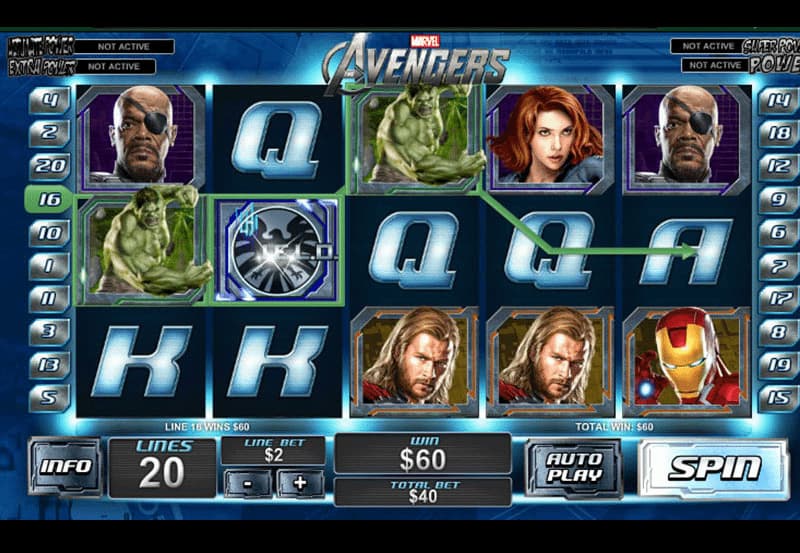Pick payline number 18 marker
The height and width of the screenshot is (553, 800).
(777, 134)
